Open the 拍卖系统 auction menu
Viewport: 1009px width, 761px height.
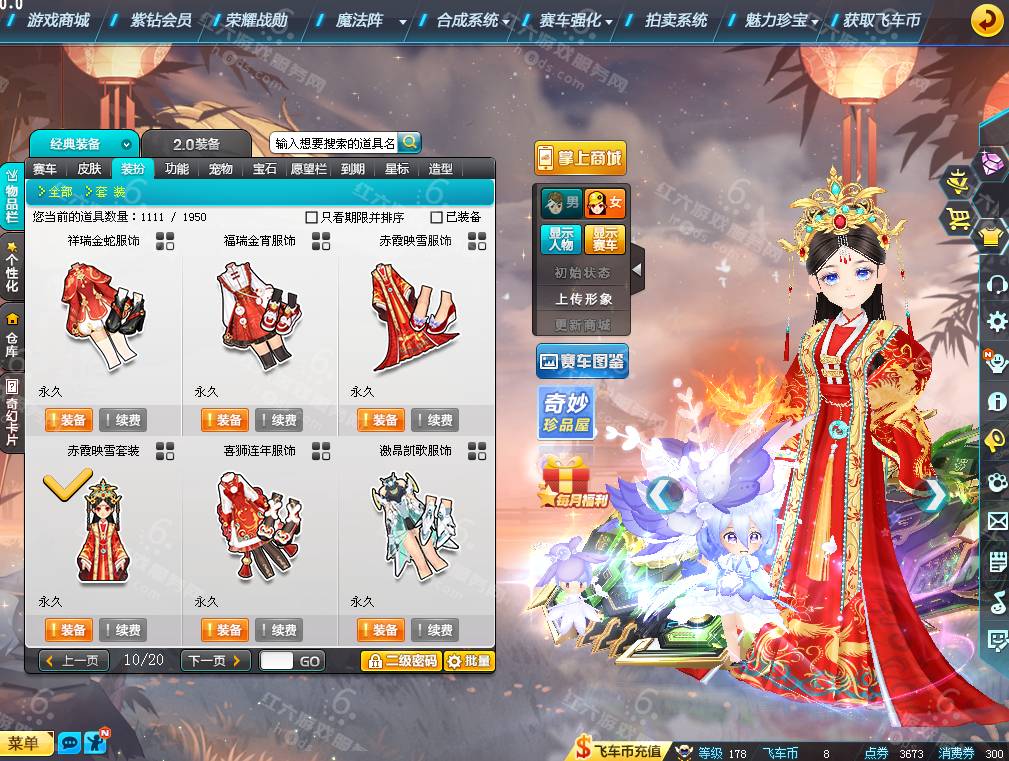pos(676,20)
